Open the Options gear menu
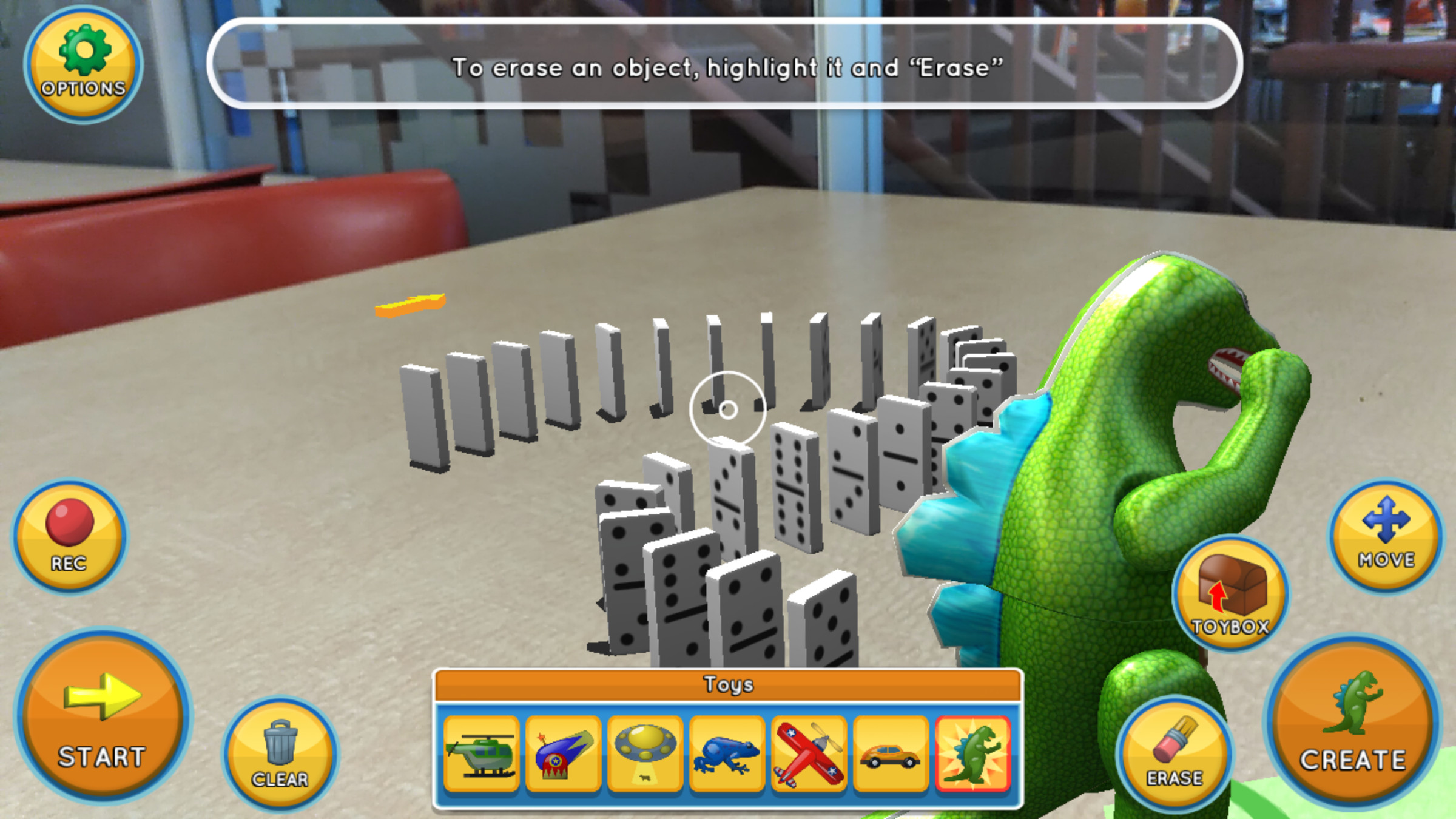This screenshot has height=819, width=1456. tap(83, 64)
